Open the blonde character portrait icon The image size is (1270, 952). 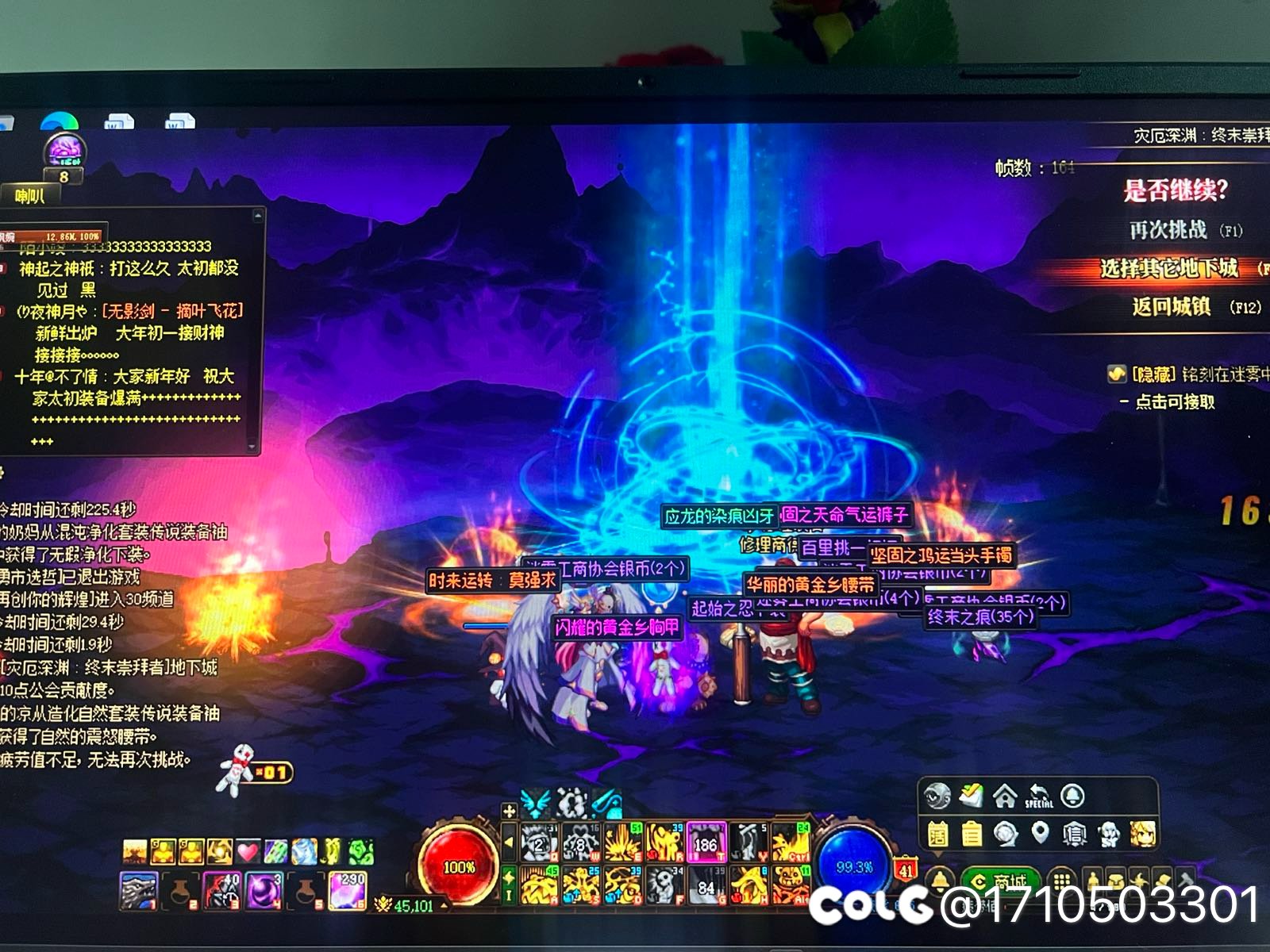click(1143, 833)
